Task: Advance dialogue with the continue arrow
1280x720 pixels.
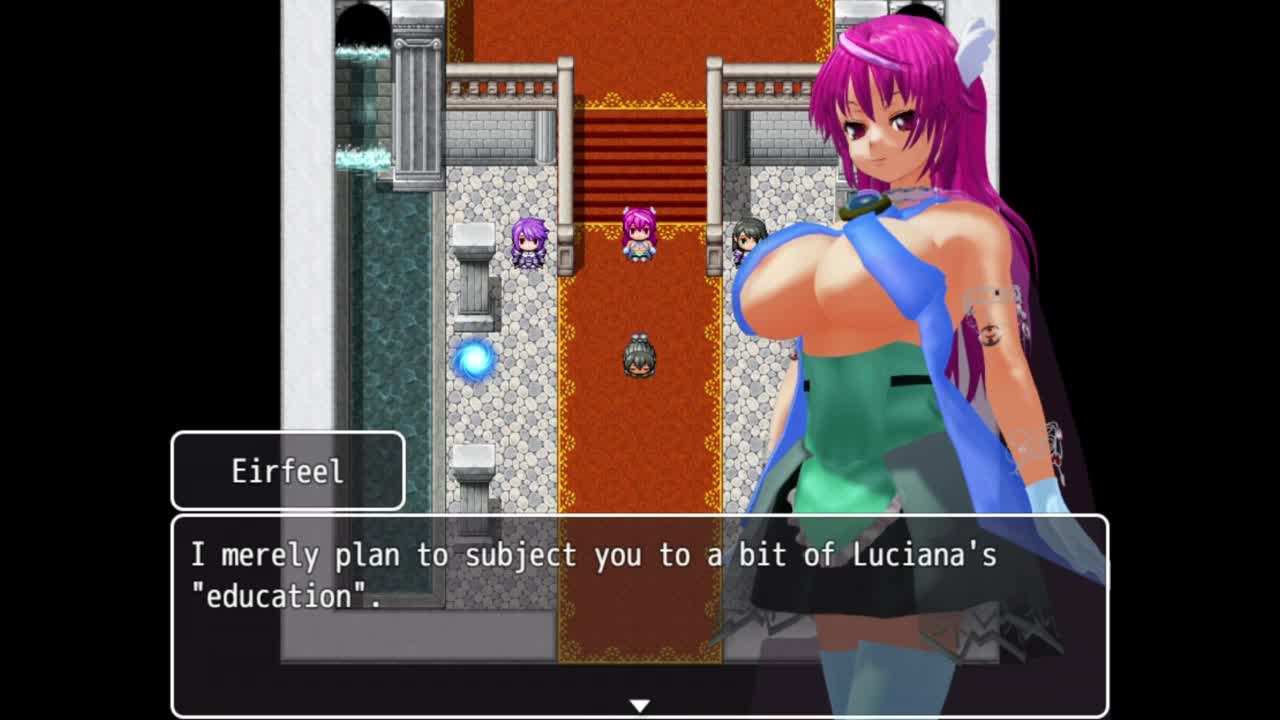Action: tap(639, 706)
